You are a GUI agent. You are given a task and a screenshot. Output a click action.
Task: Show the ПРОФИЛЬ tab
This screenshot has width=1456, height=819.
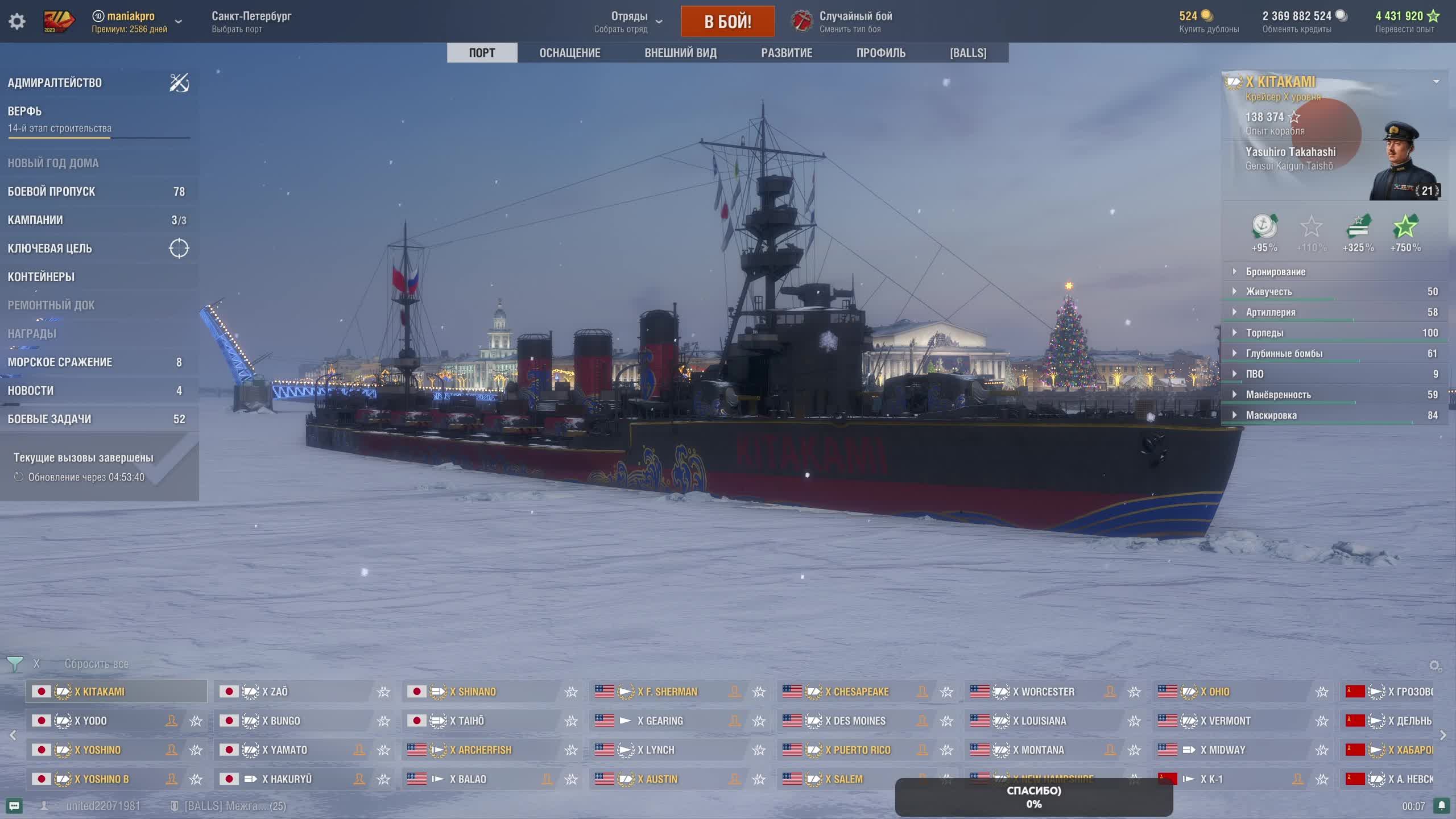tap(880, 53)
